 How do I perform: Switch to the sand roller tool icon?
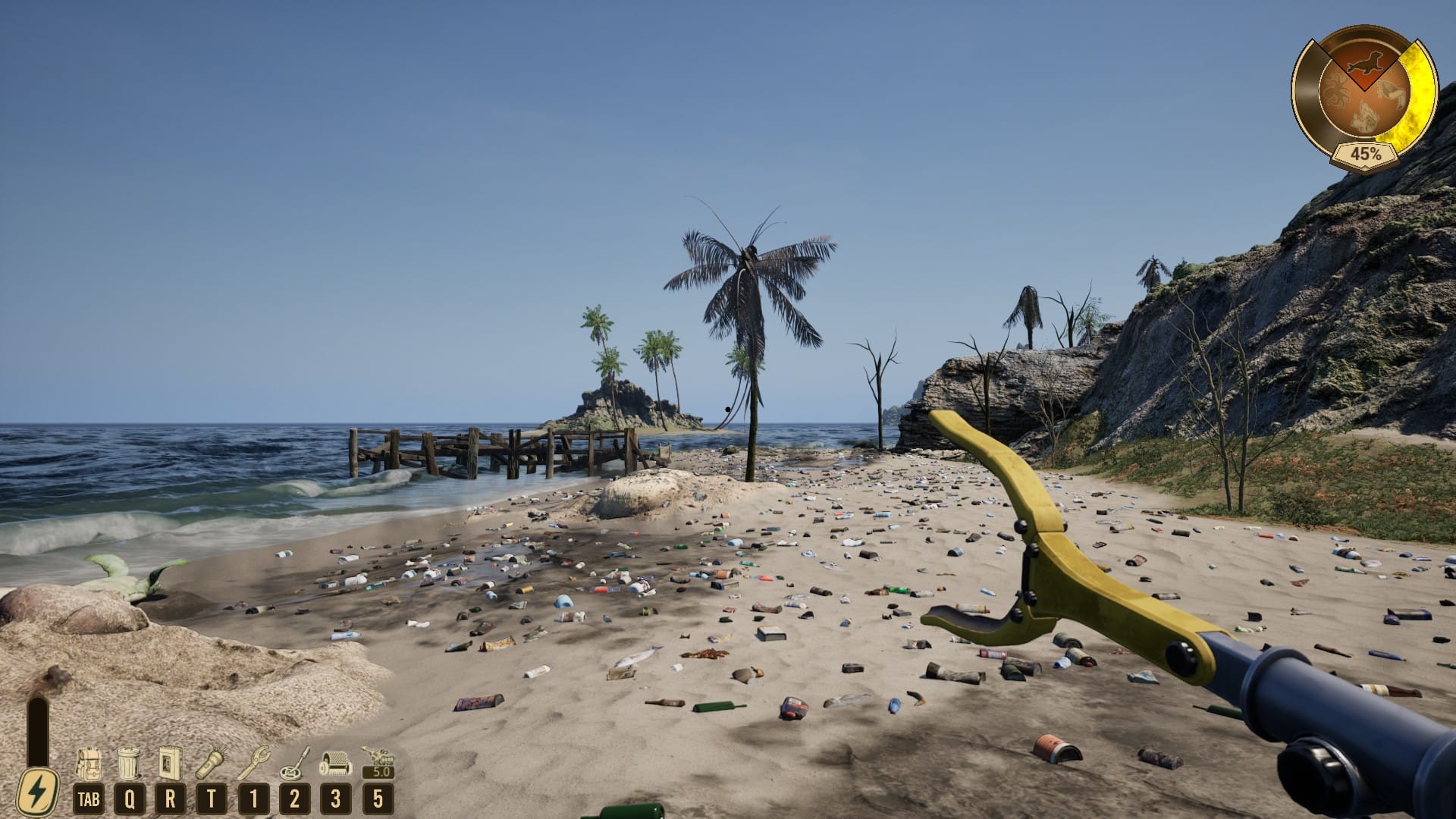pos(335,763)
